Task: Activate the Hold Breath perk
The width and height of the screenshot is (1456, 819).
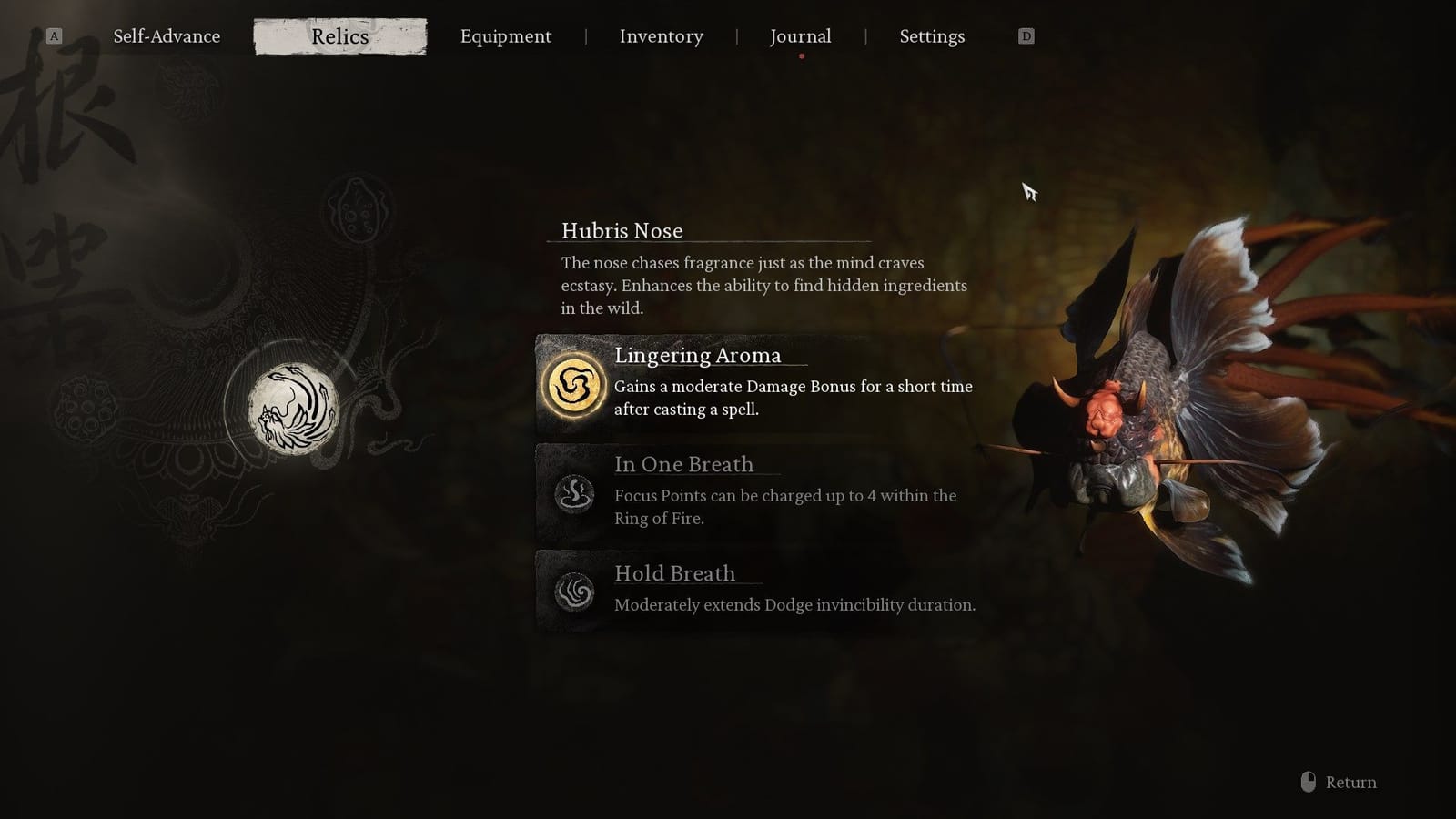Action: click(x=755, y=590)
